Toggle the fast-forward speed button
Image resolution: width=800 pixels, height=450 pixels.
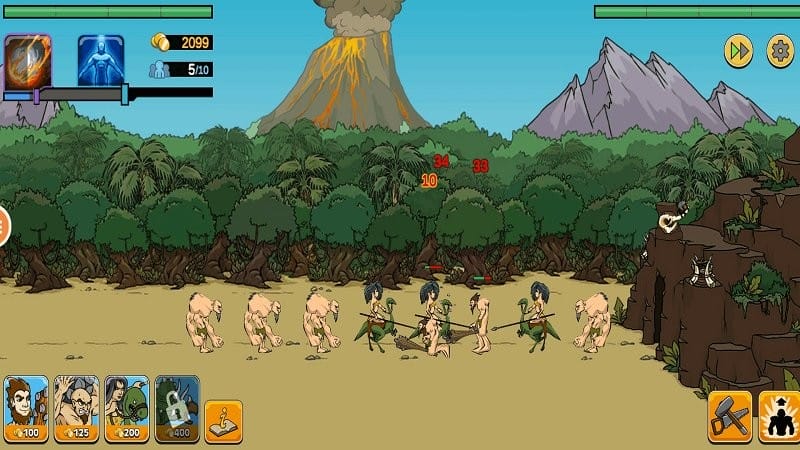[x=738, y=51]
